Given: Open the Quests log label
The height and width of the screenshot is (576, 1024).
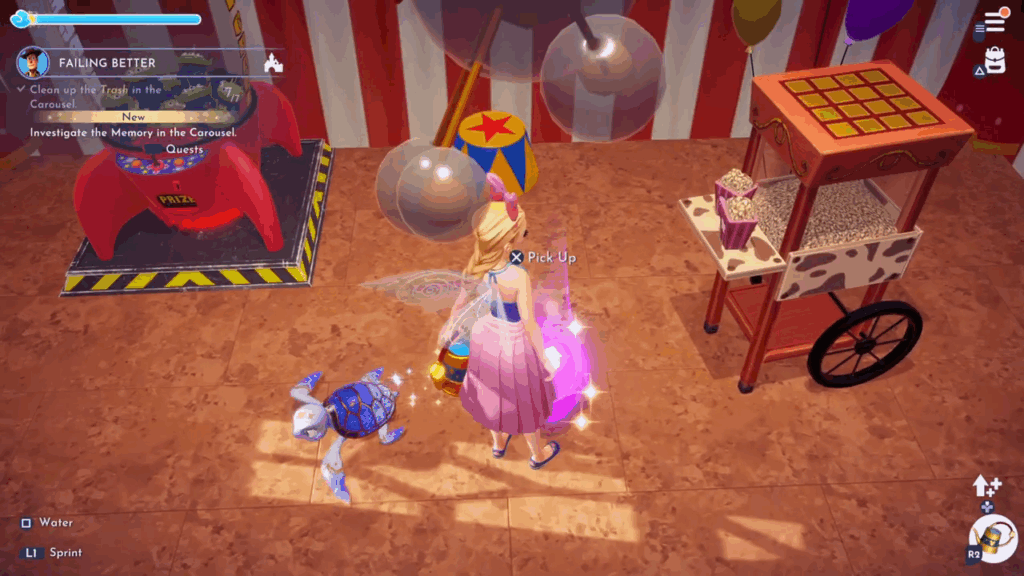Looking at the screenshot, I should tap(184, 150).
